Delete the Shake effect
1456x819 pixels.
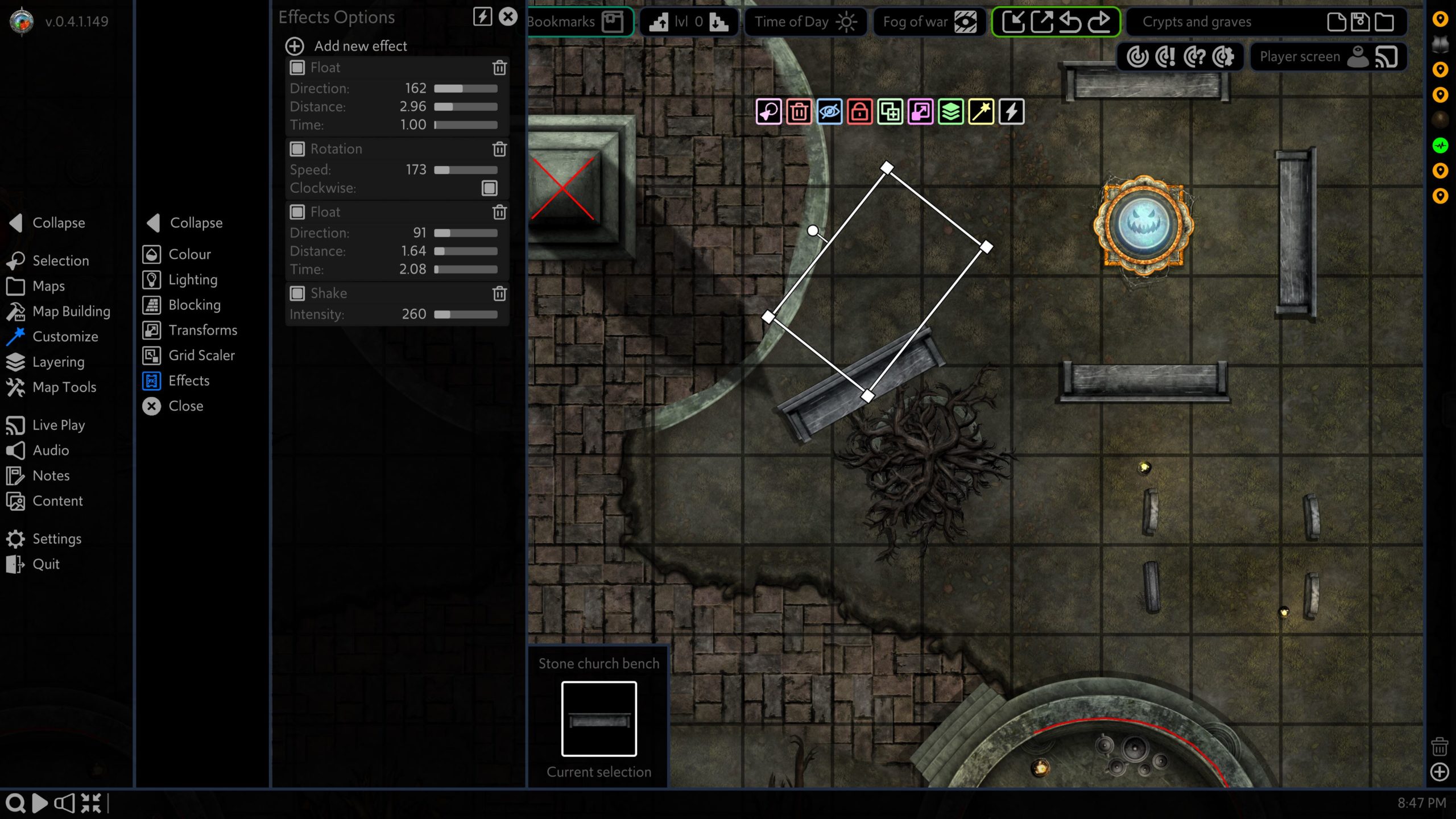pyautogui.click(x=499, y=293)
